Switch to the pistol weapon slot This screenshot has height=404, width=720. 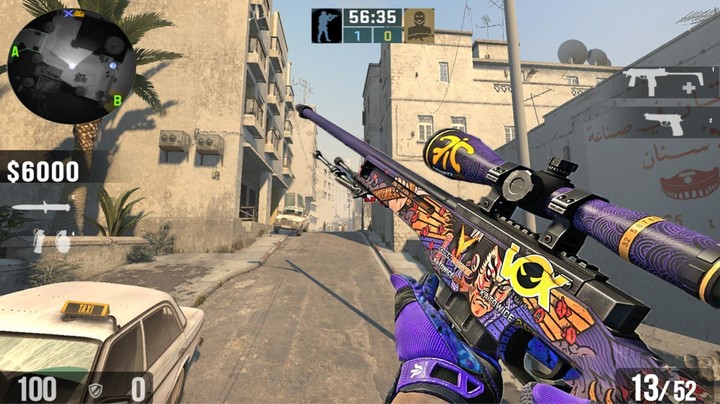[x=664, y=123]
